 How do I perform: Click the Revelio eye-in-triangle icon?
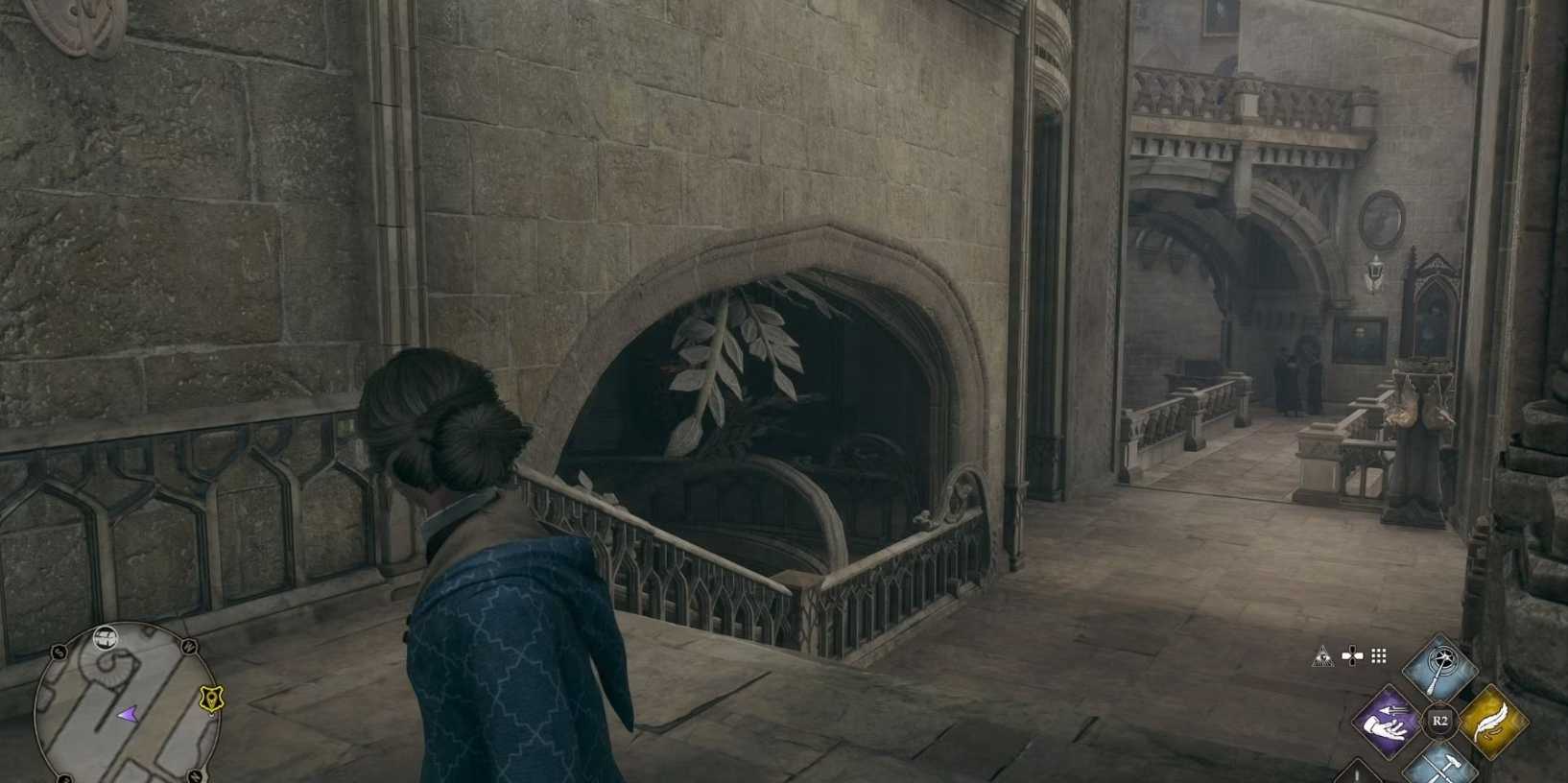tap(1323, 656)
